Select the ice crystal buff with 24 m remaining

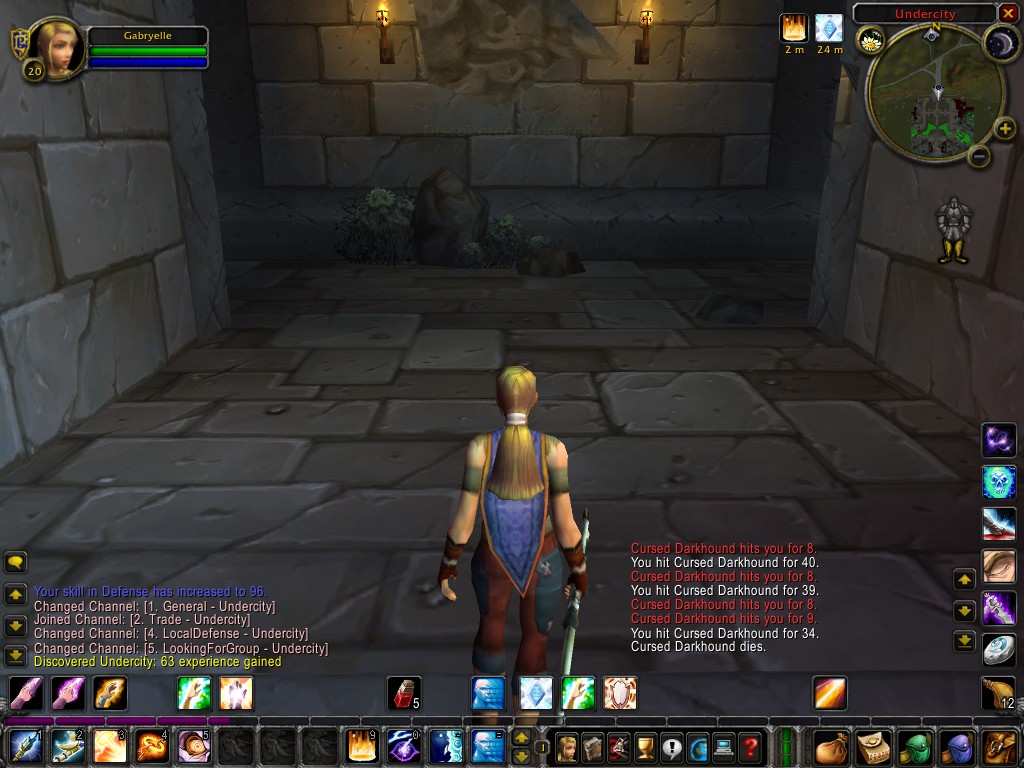click(x=829, y=27)
